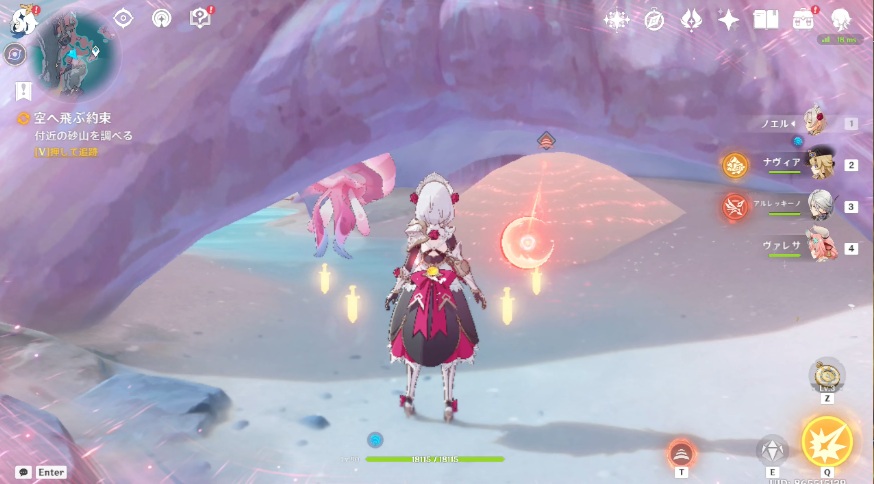
Task: Click the circular minimap
Action: coord(75,50)
